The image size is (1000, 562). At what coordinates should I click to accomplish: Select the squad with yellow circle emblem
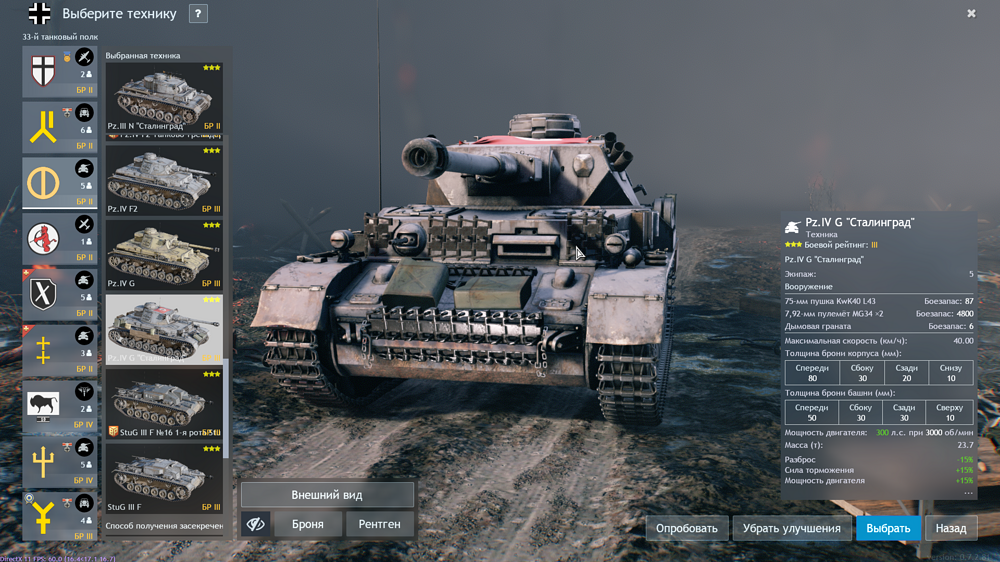43,183
